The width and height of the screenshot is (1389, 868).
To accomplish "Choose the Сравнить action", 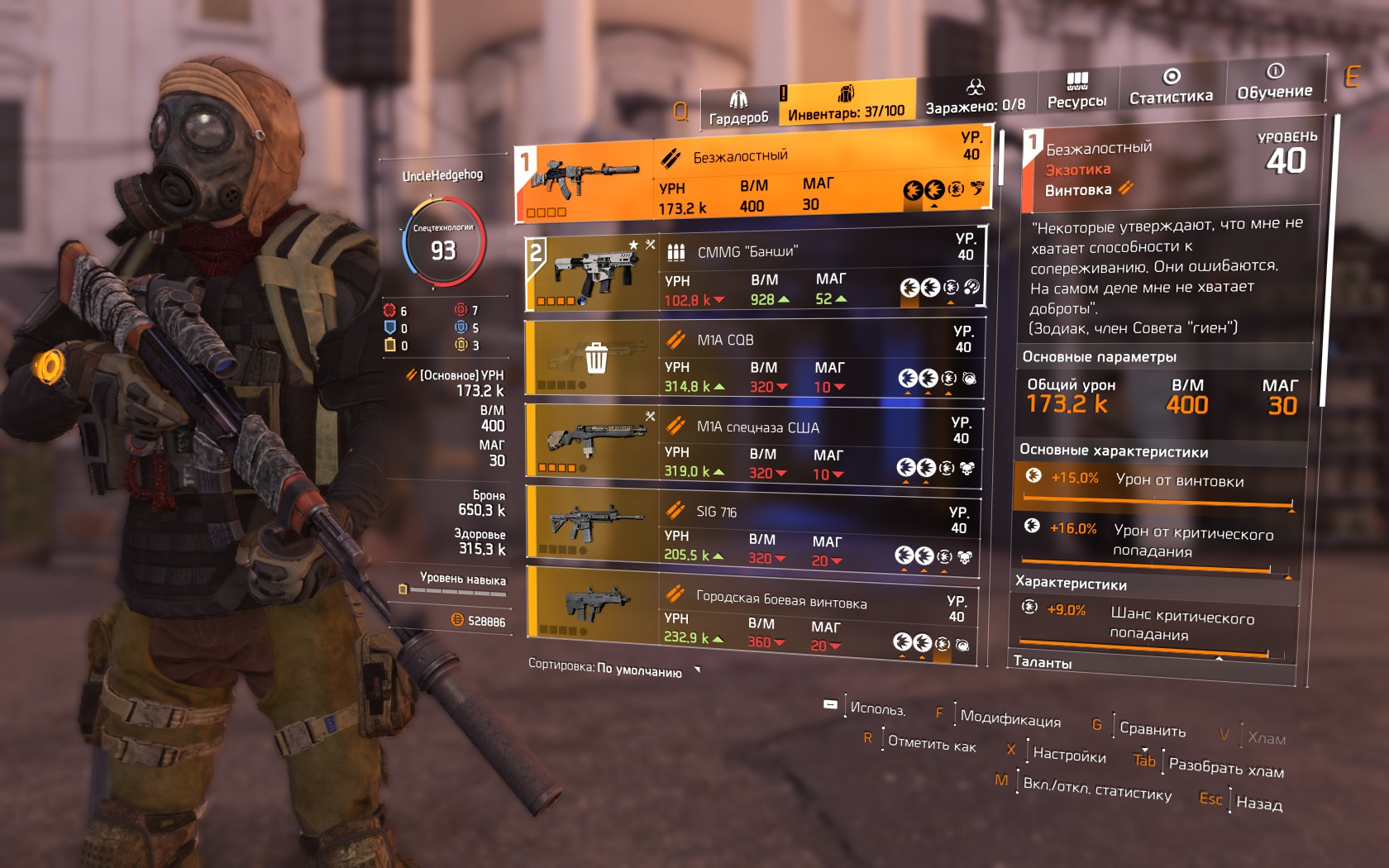I will (x=1152, y=730).
